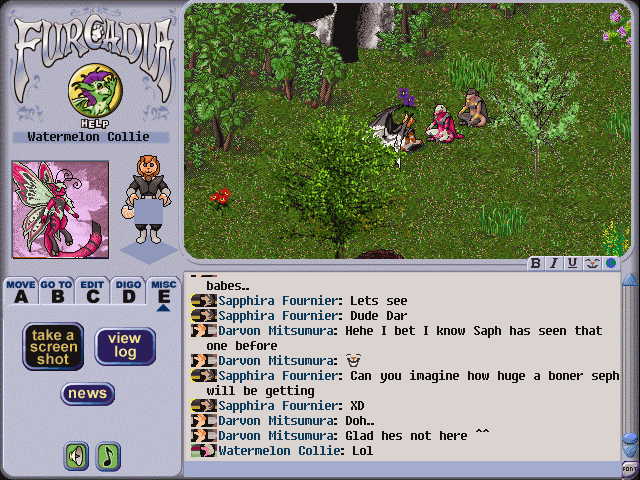Show the news

point(87,394)
